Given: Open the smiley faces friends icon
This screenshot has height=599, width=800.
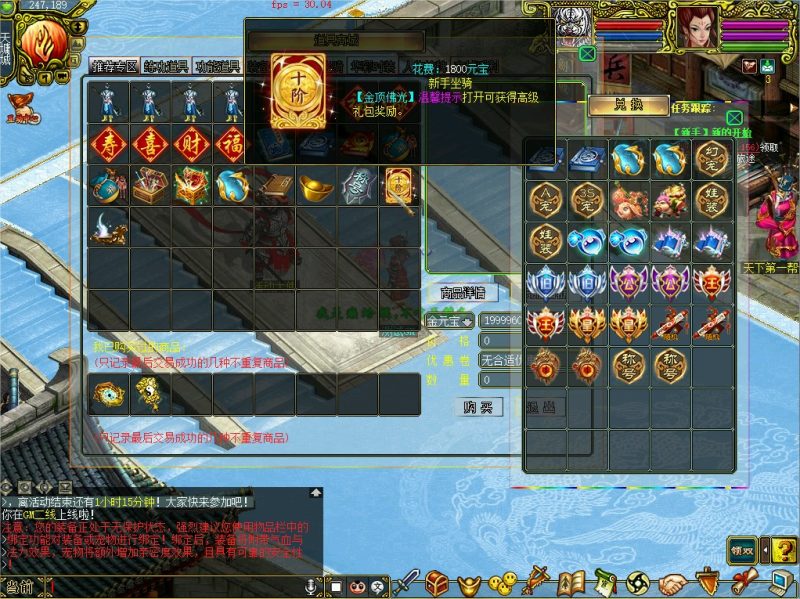Looking at the screenshot, I should [506, 582].
